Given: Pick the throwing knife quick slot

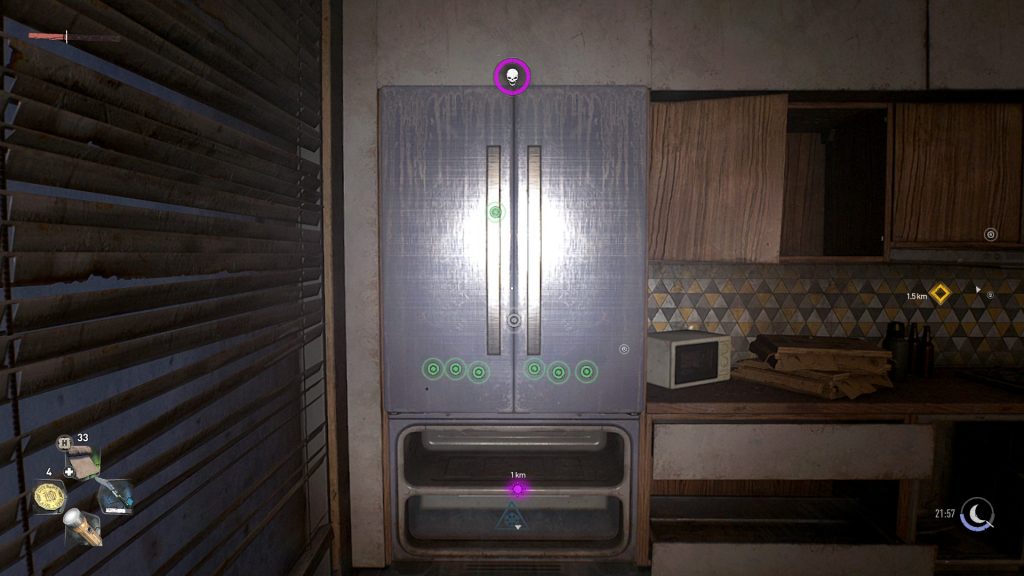Looking at the screenshot, I should (x=115, y=495).
